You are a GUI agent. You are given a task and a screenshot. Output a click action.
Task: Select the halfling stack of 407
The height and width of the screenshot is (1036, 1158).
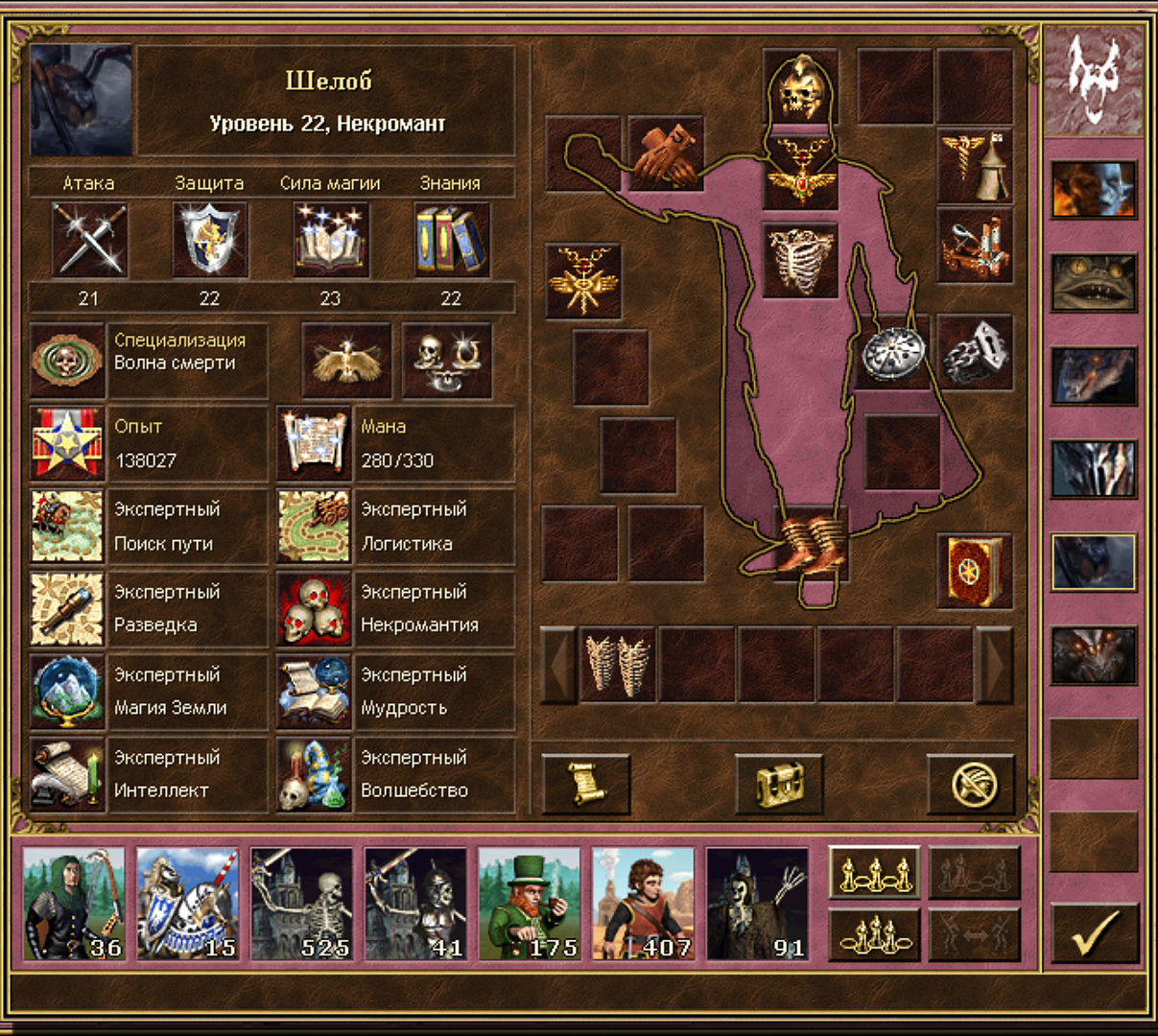point(643,904)
